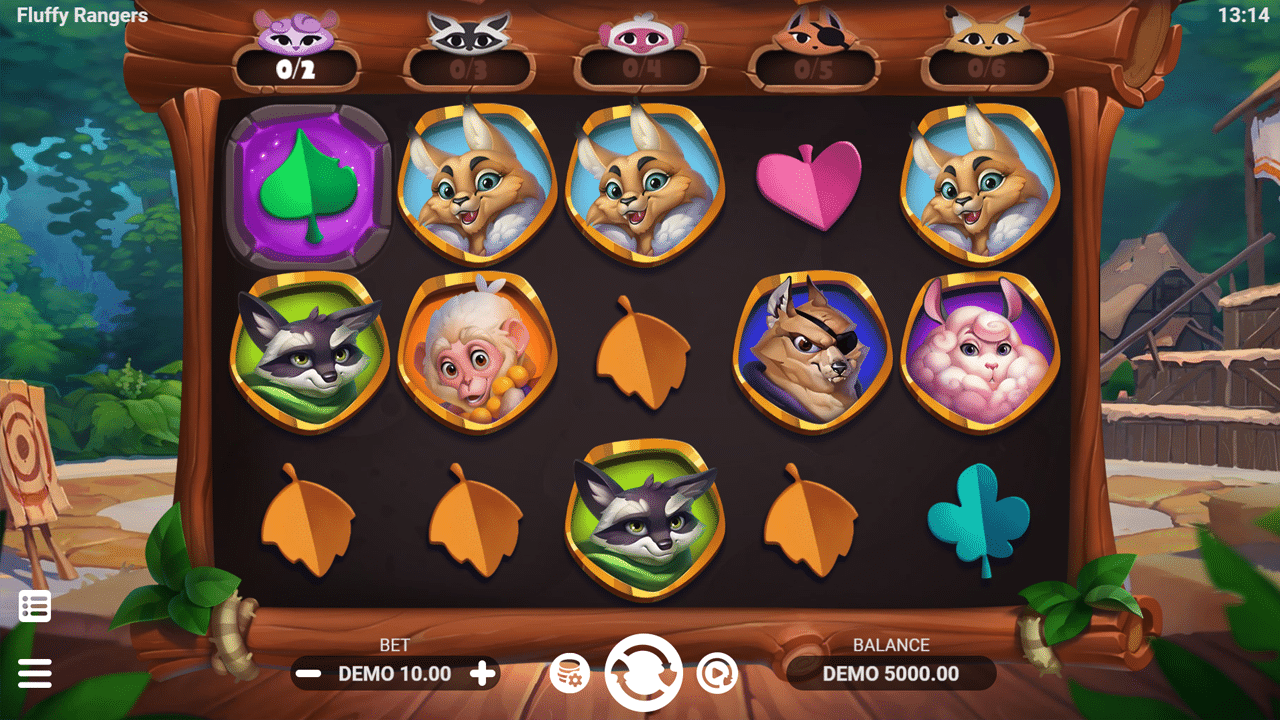Increase the bet with the plus button
1280x720 pixels.
pos(483,674)
